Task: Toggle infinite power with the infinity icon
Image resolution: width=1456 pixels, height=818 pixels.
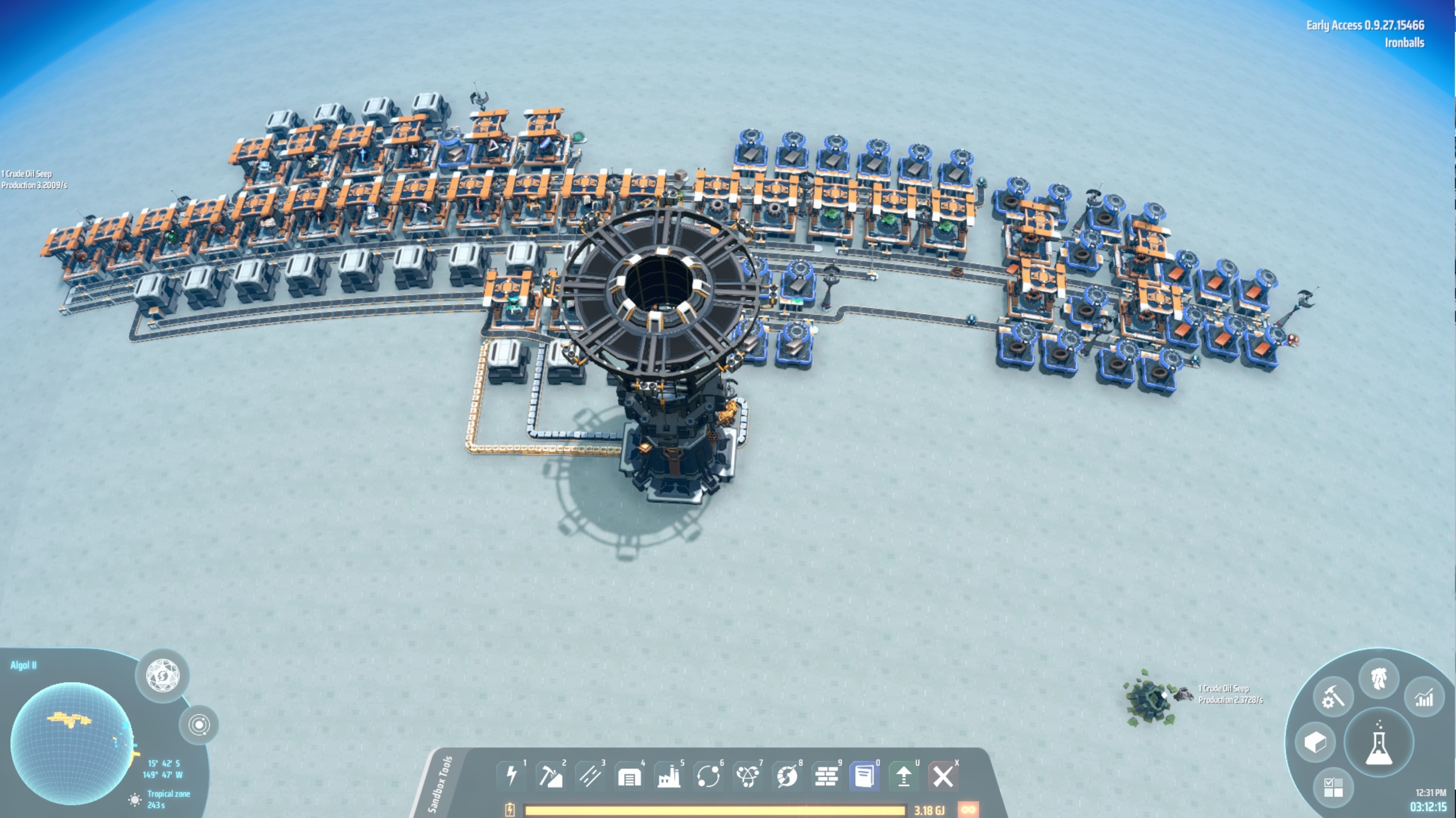Action: point(968,811)
